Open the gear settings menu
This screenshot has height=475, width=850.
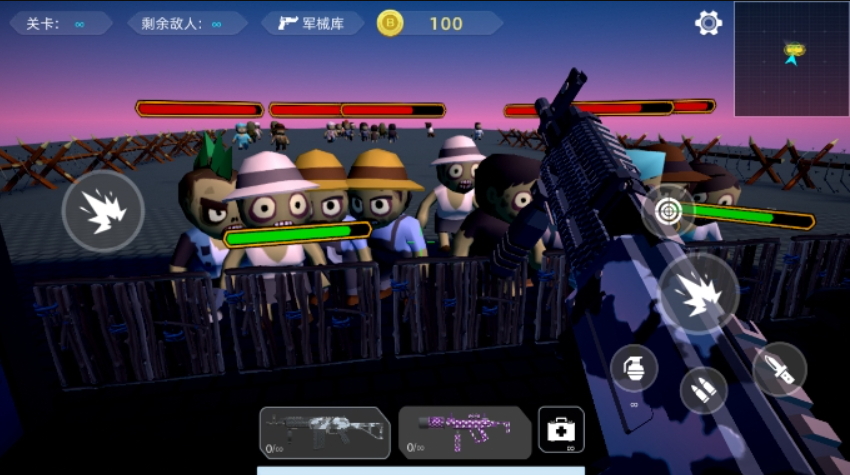coord(709,23)
